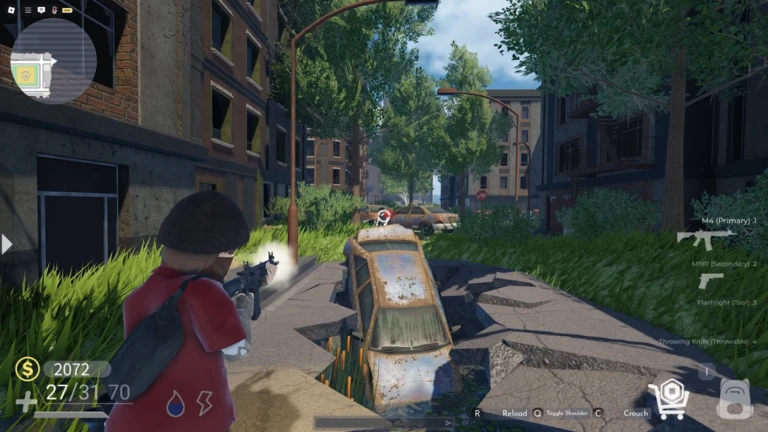Click the yellow dollar cash icon
Image resolution: width=768 pixels, height=432 pixels.
click(27, 369)
